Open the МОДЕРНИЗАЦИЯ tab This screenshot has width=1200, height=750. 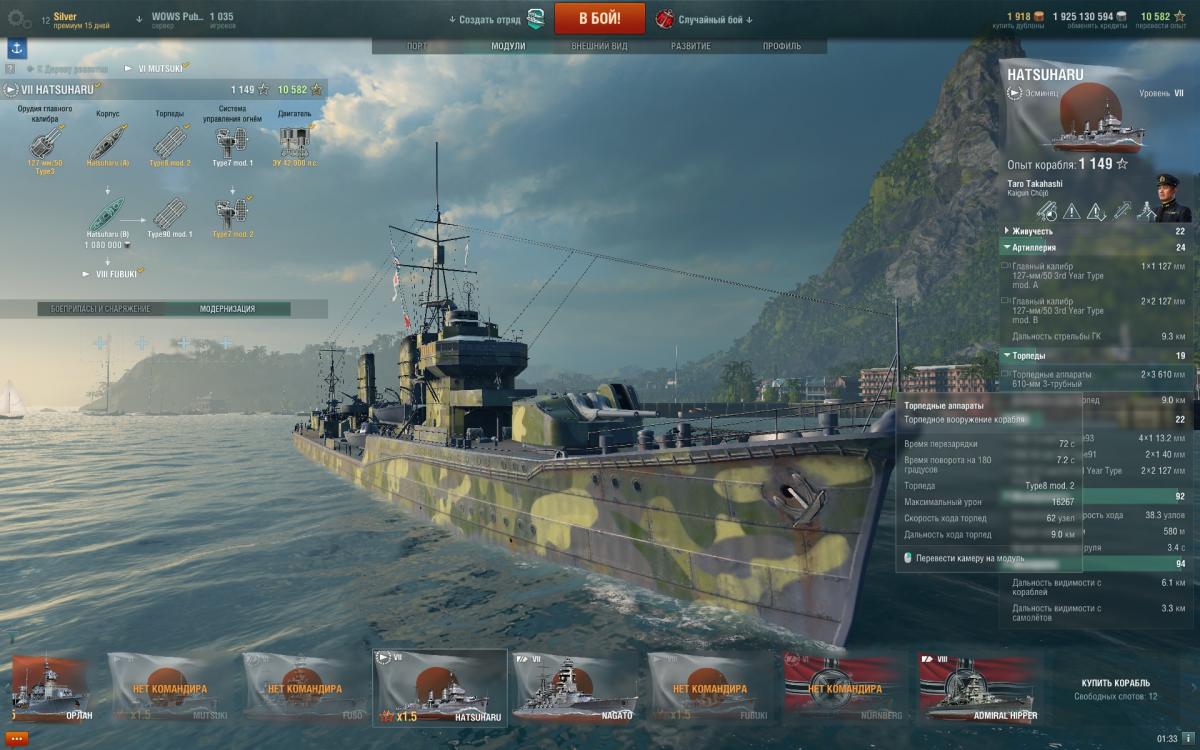pos(227,309)
